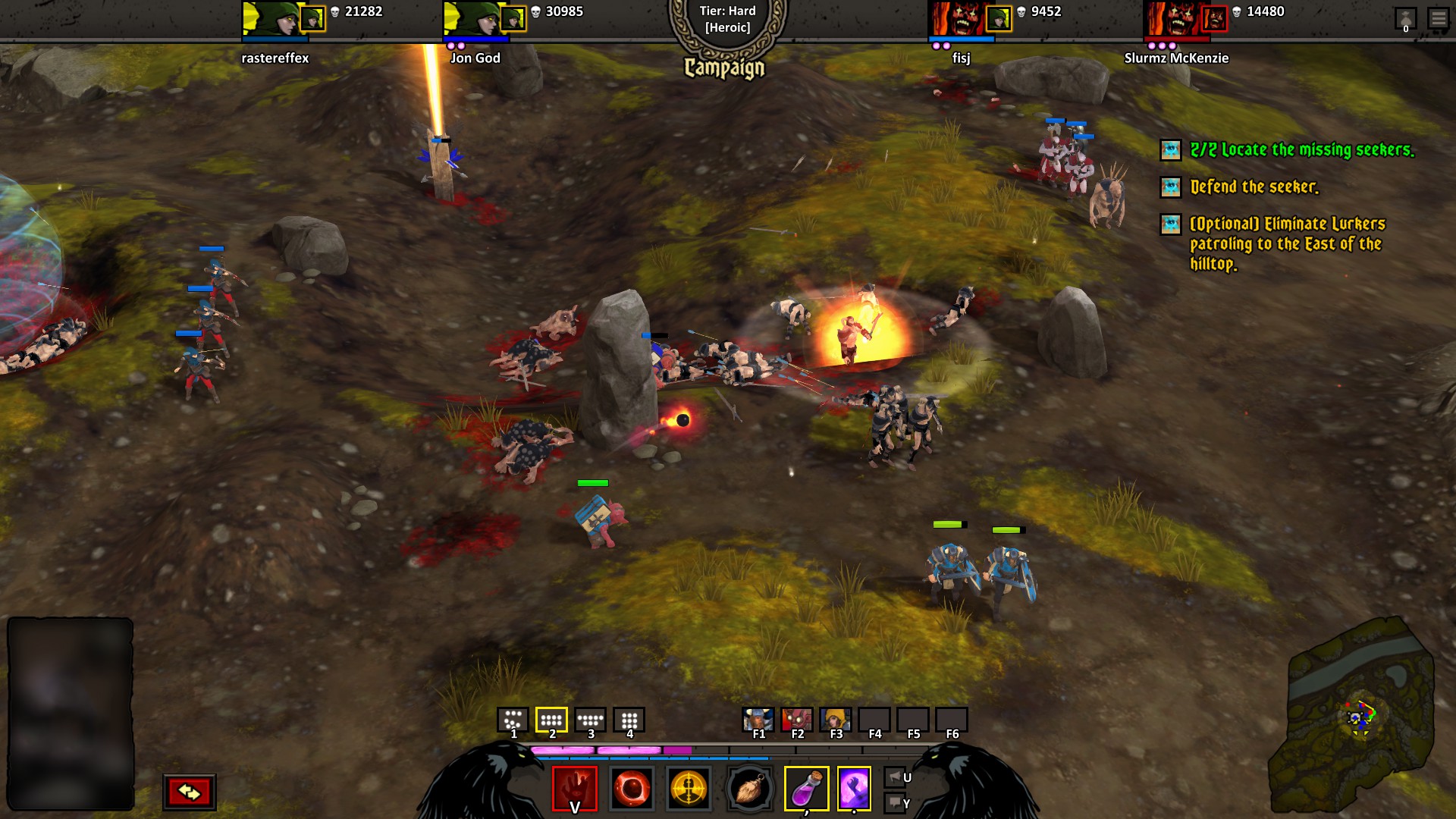1456x819 pixels.
Task: Open the chat bubble button
Action: (894, 802)
